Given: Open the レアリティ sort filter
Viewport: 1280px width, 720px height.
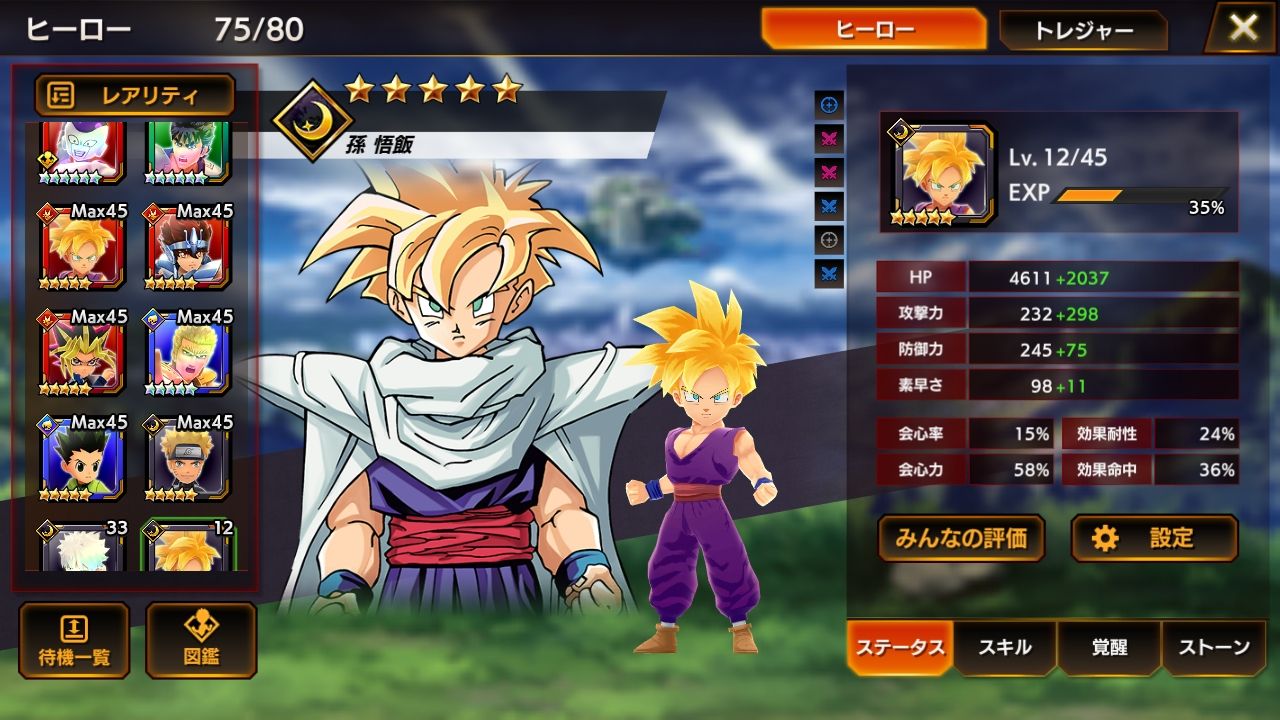Looking at the screenshot, I should 135,95.
